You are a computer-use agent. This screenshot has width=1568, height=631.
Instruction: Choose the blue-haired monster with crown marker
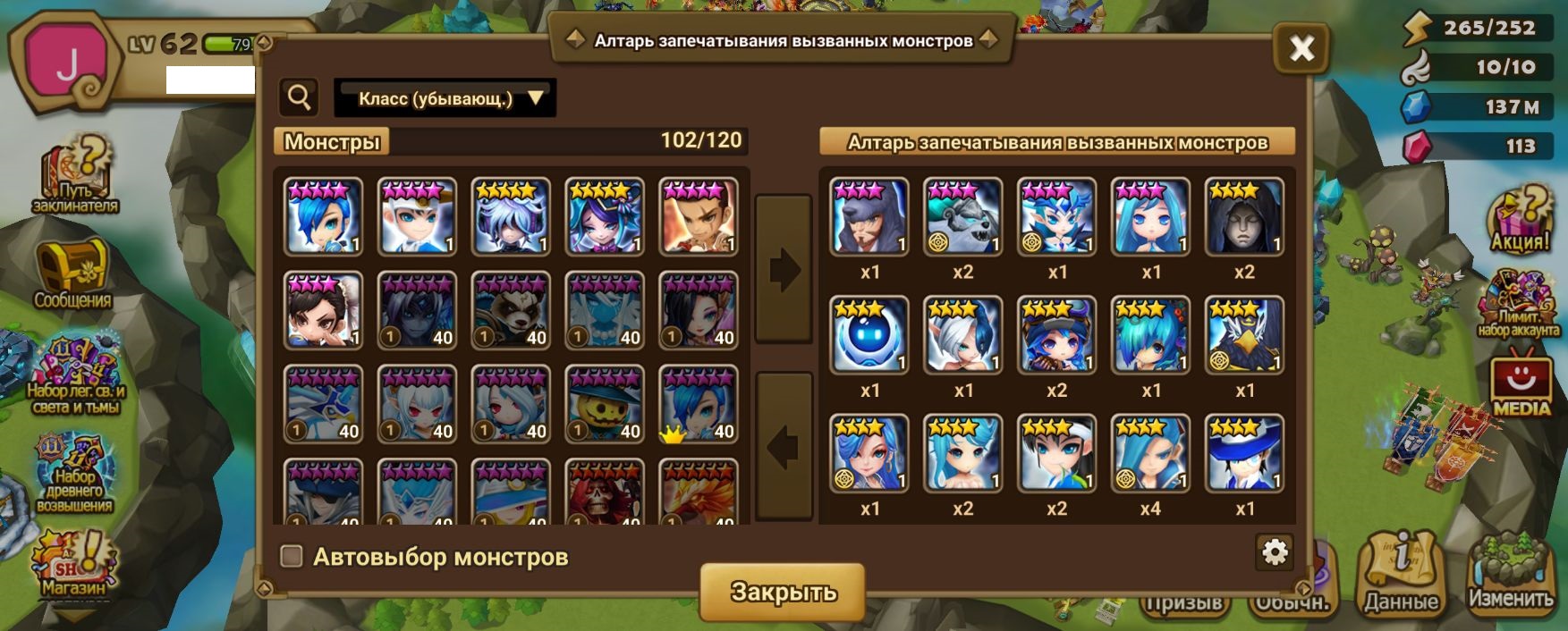click(x=699, y=405)
